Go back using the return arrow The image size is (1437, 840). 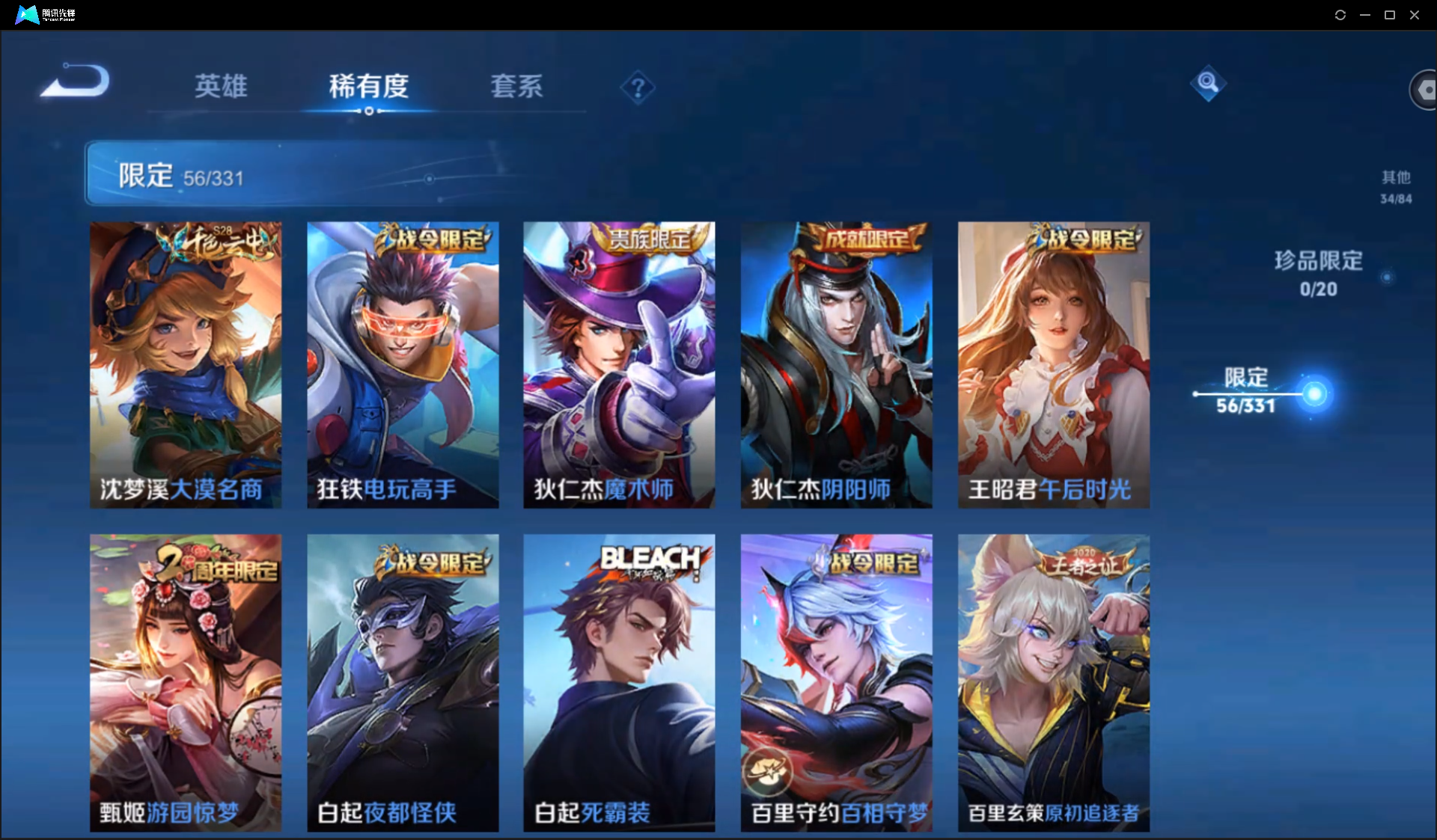coord(75,81)
